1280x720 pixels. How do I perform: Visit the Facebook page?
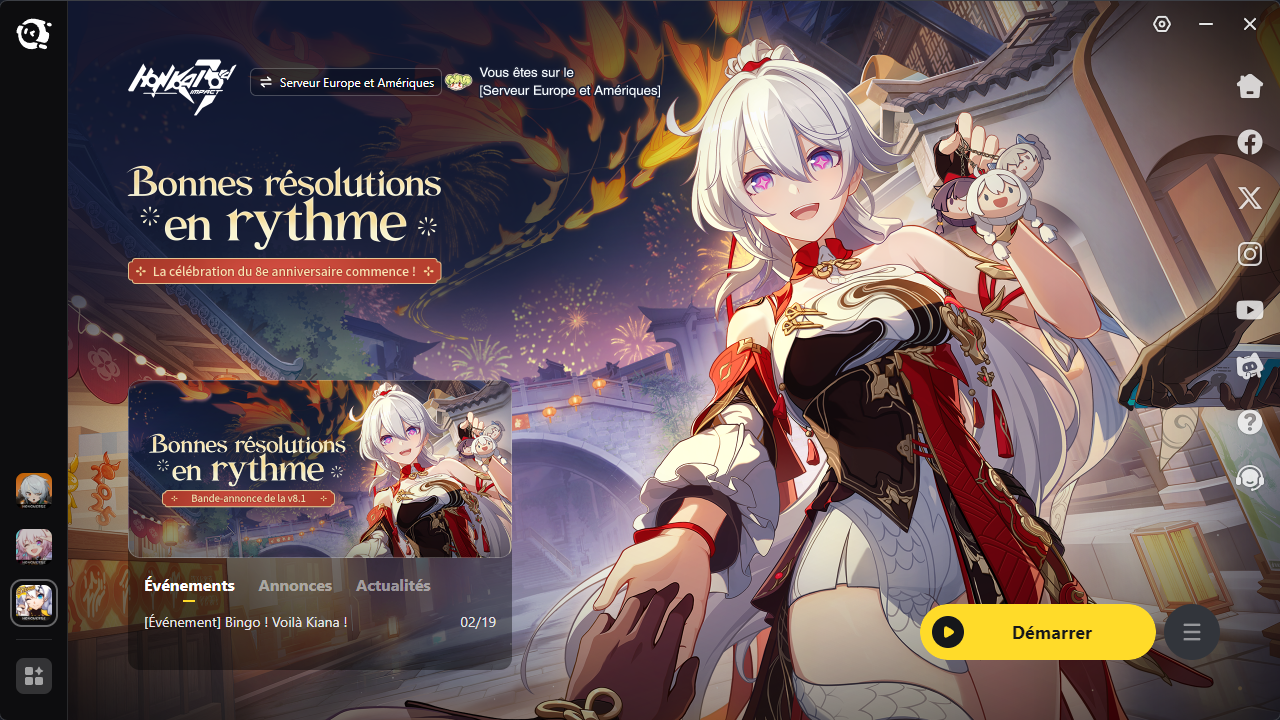pyautogui.click(x=1250, y=142)
